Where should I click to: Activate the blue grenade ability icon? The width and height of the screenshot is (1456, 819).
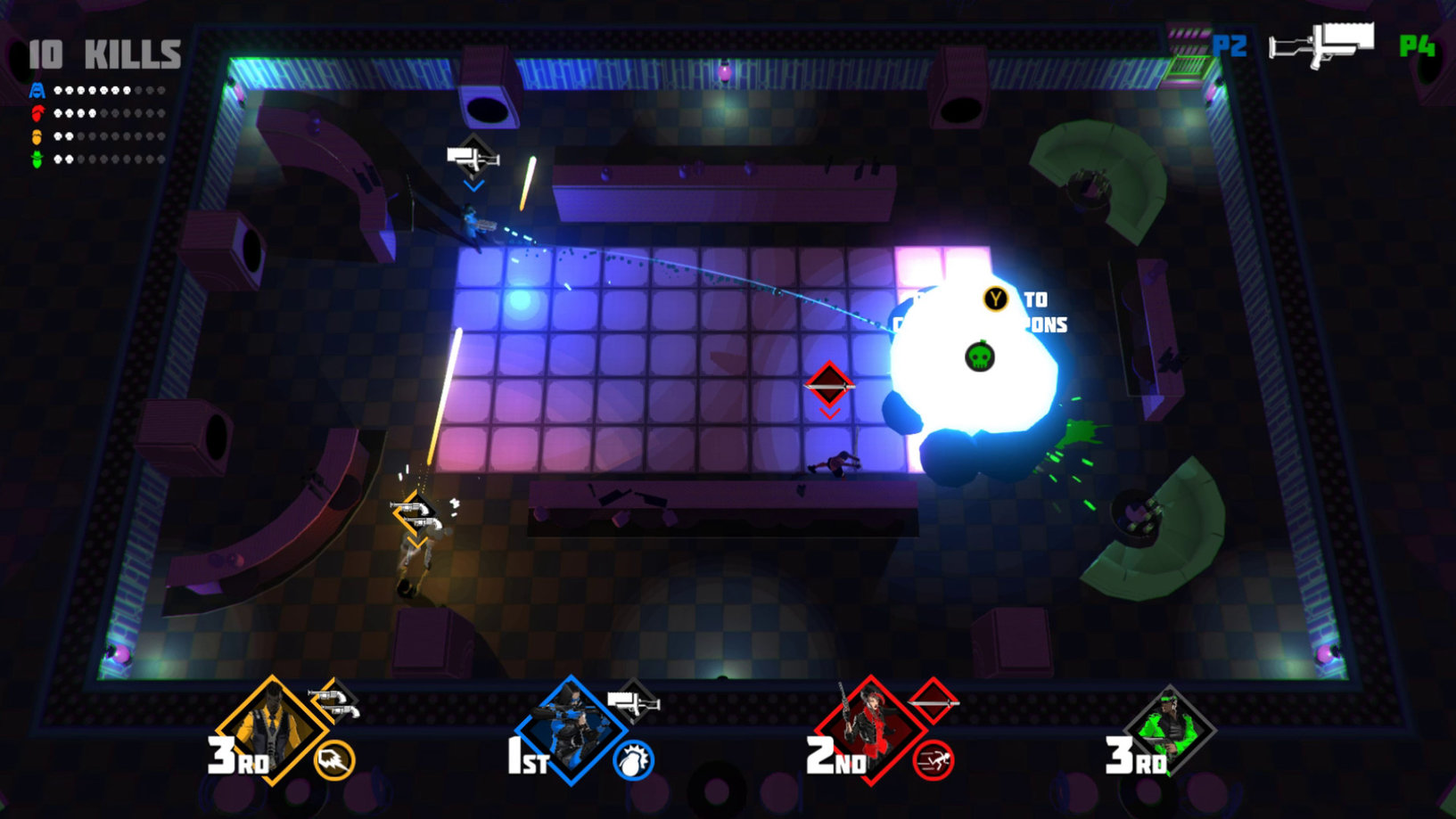(x=633, y=760)
